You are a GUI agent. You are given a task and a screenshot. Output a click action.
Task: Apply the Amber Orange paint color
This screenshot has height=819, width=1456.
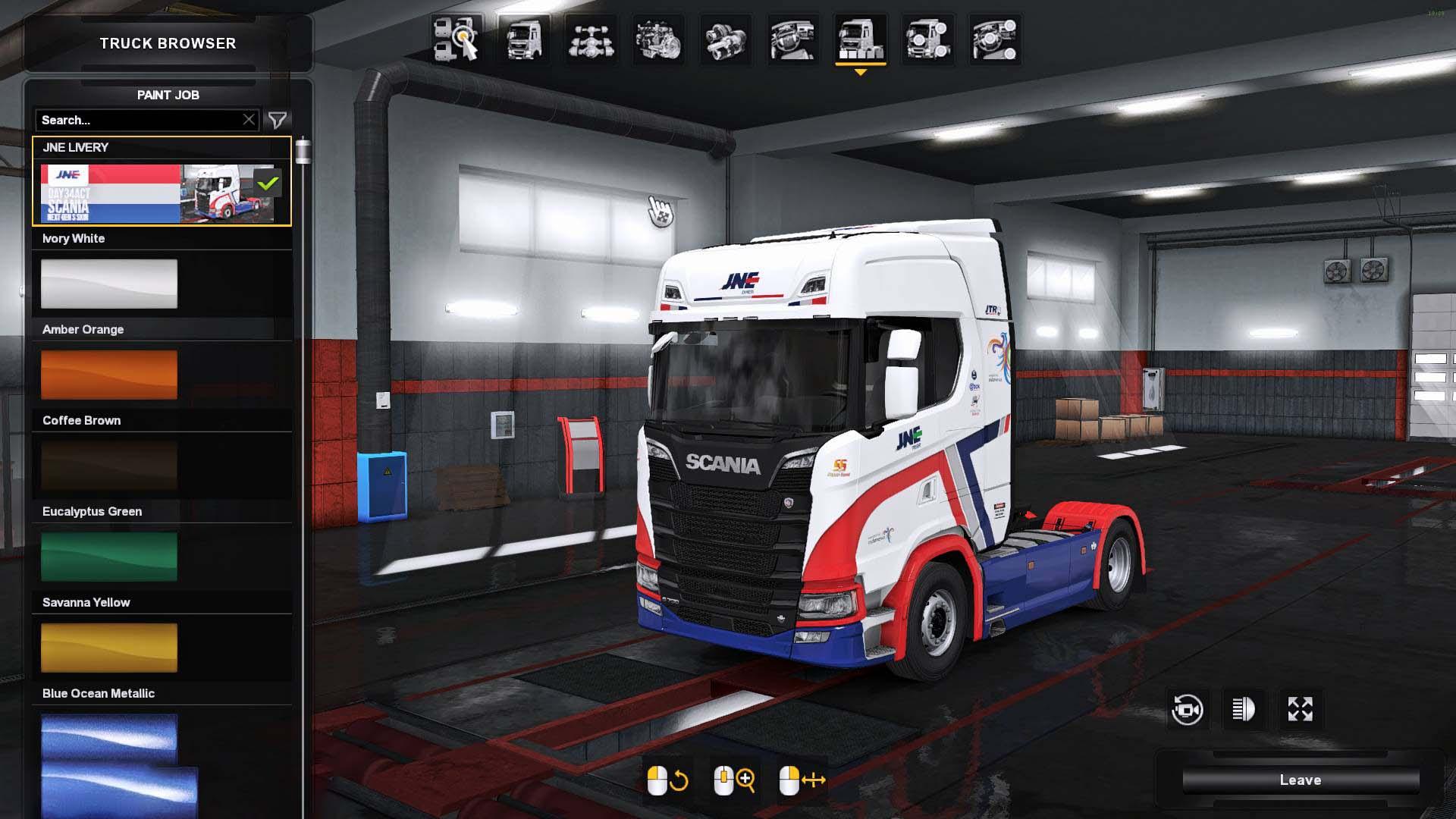tap(109, 375)
